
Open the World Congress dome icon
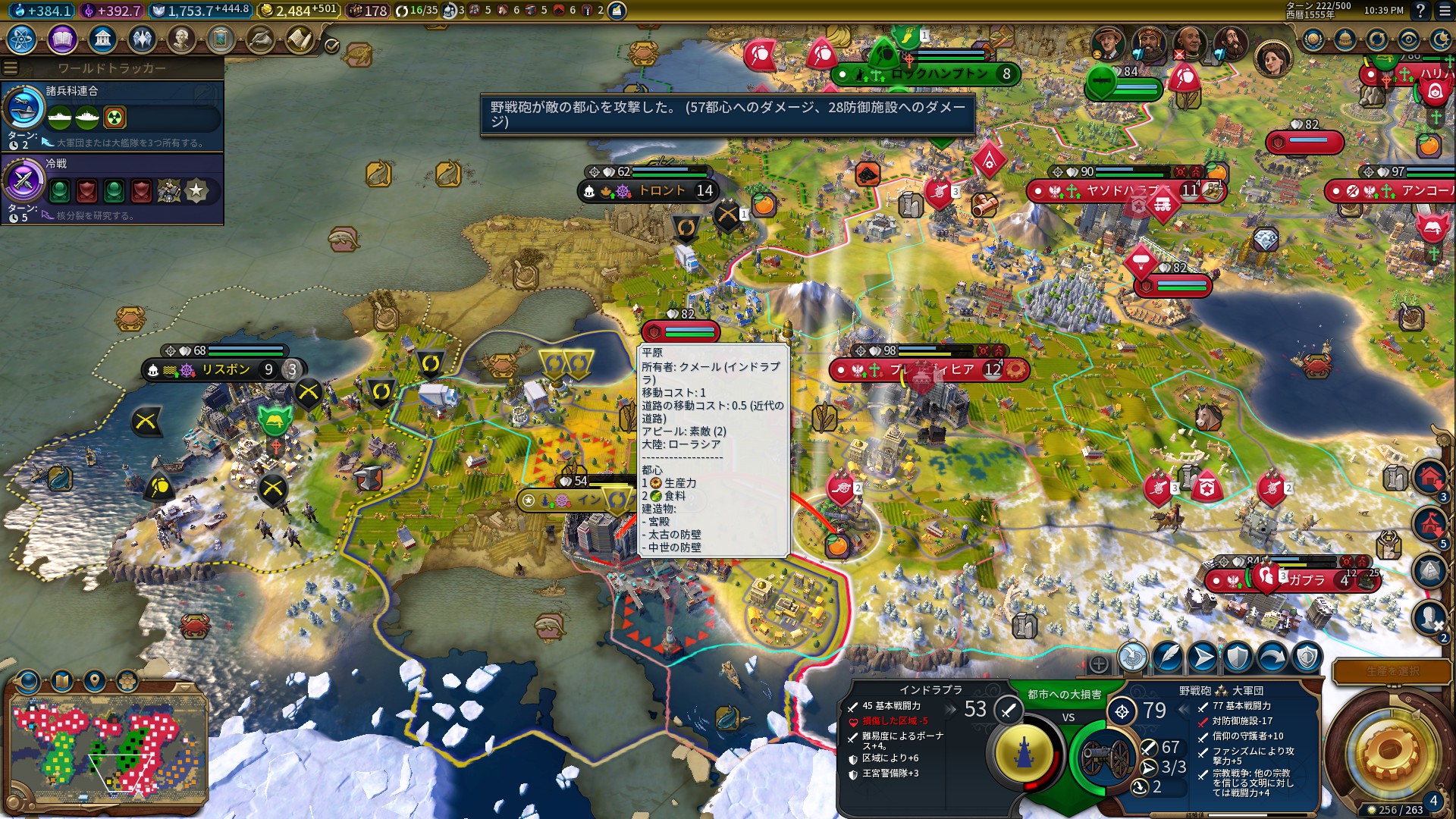[x=1345, y=39]
